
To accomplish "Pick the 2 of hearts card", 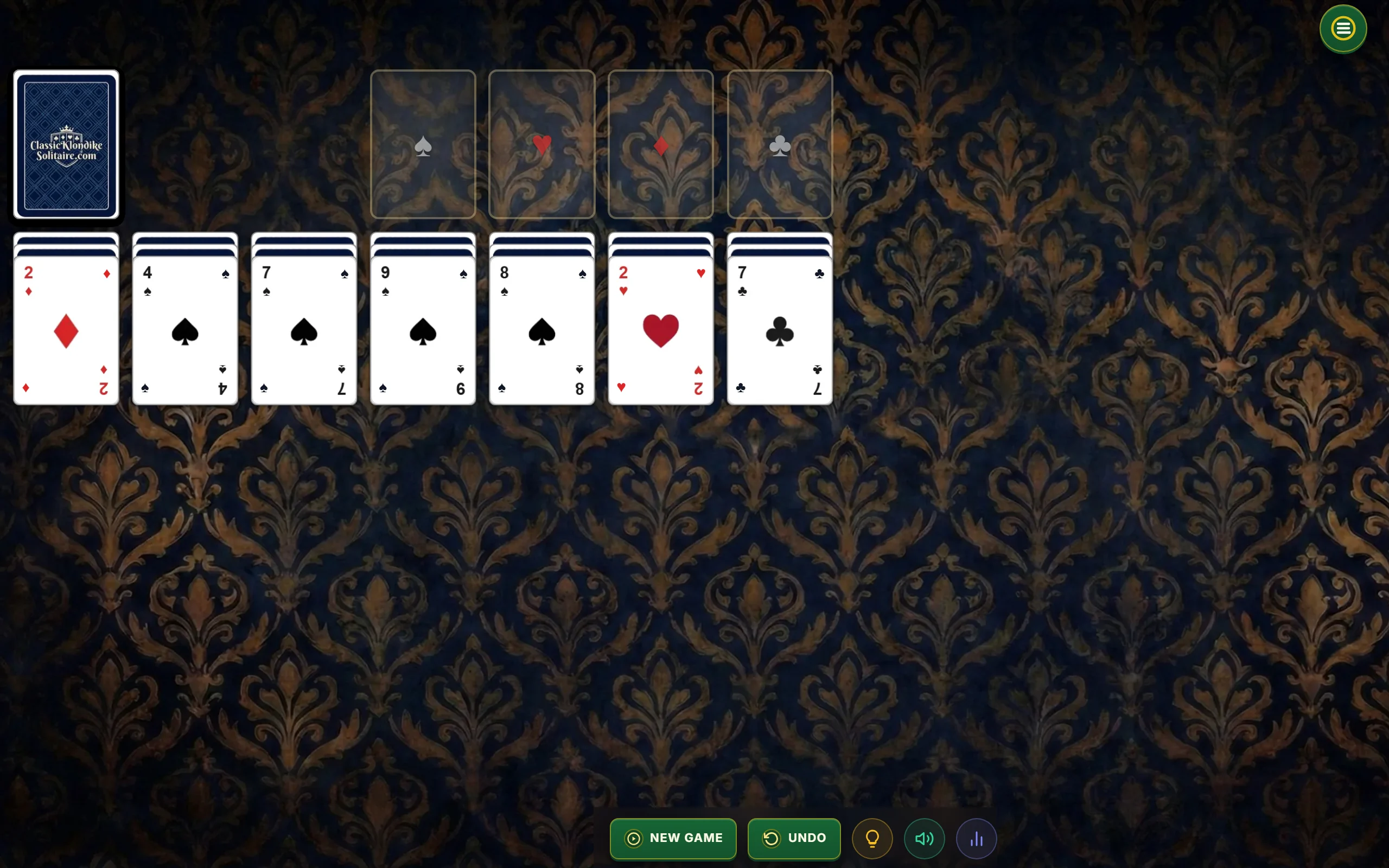I will (661, 331).
